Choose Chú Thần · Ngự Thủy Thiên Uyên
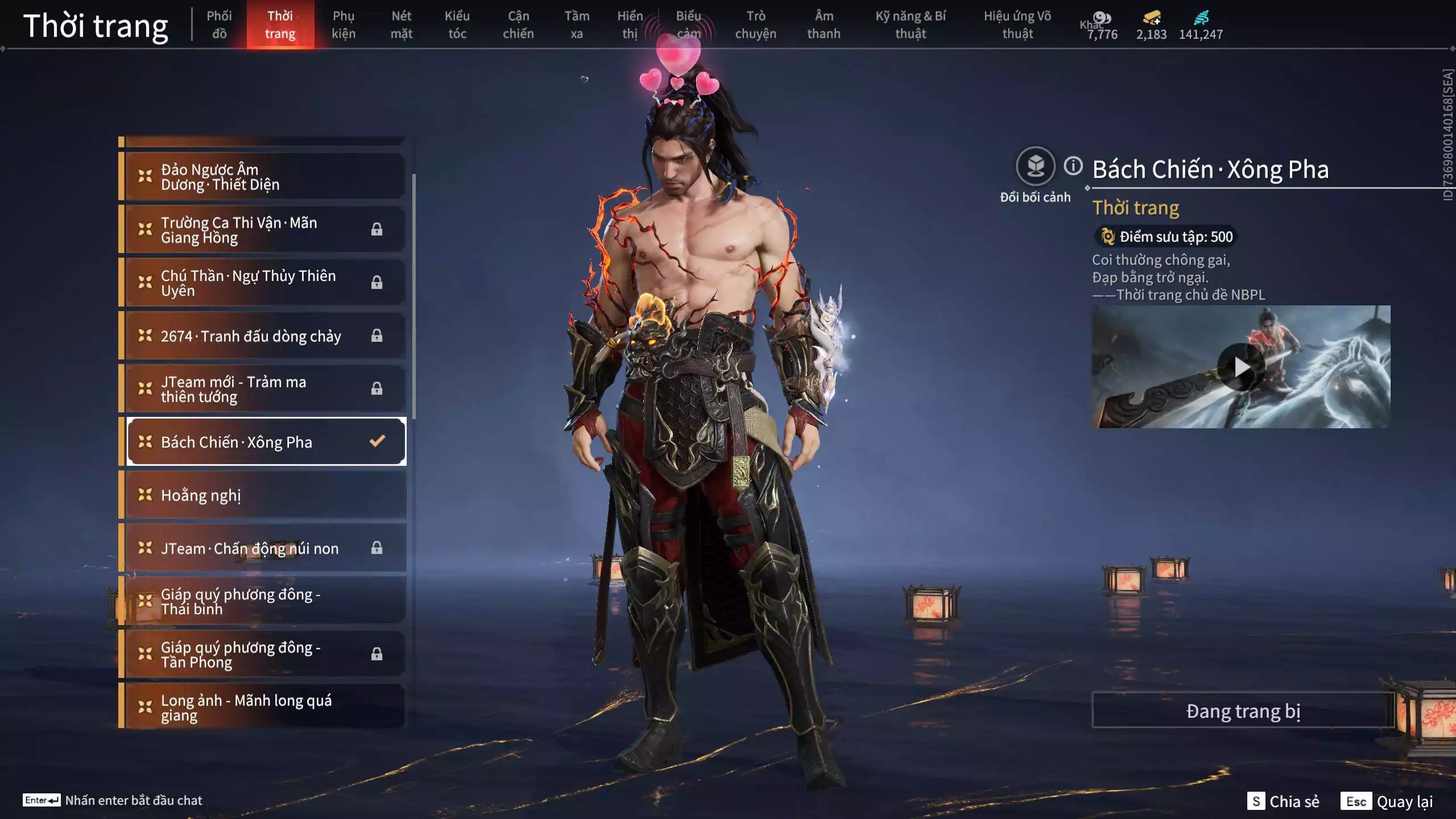The image size is (1456, 819). coord(265,283)
